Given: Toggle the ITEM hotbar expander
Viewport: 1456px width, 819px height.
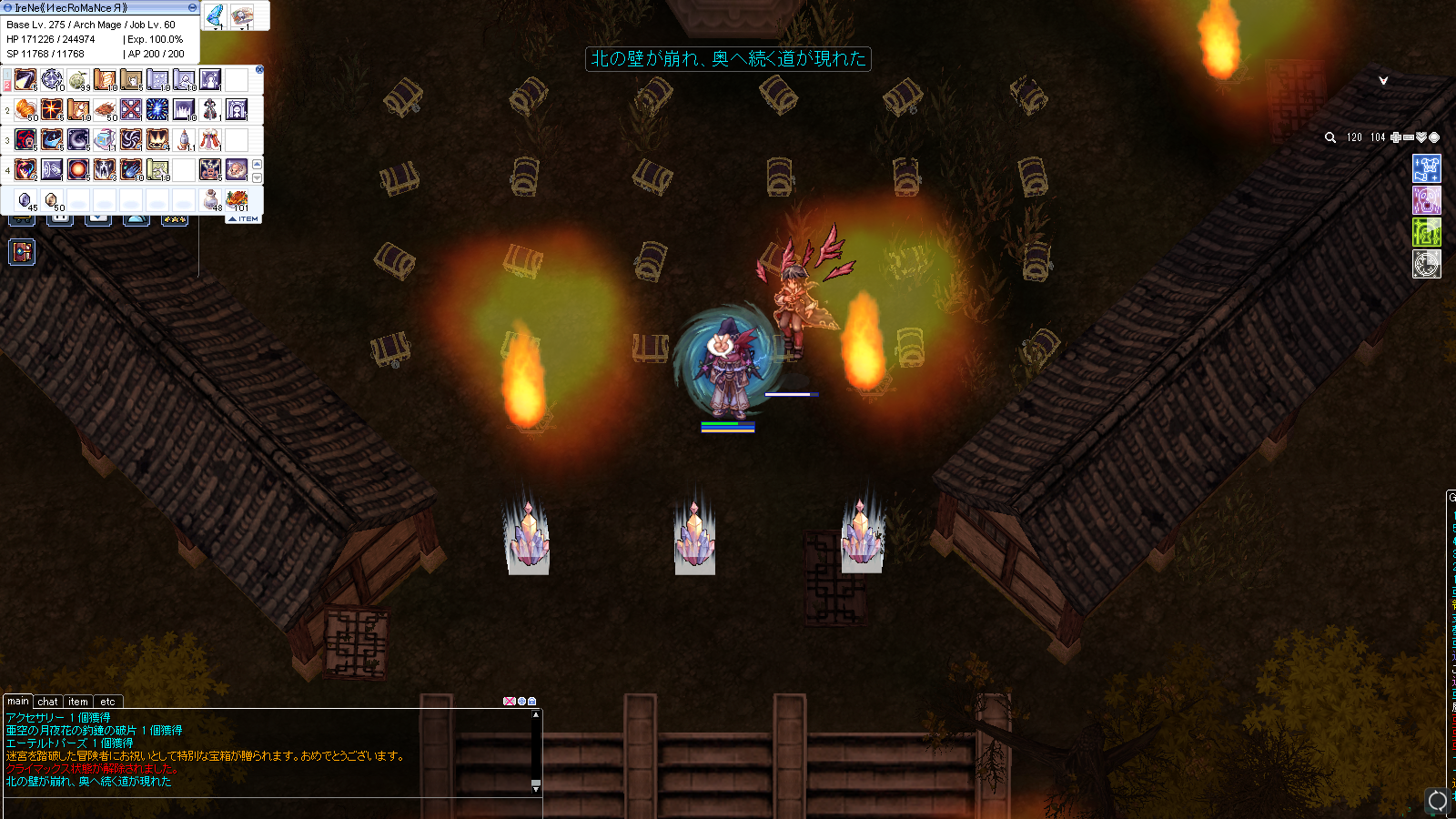Looking at the screenshot, I should click(244, 219).
